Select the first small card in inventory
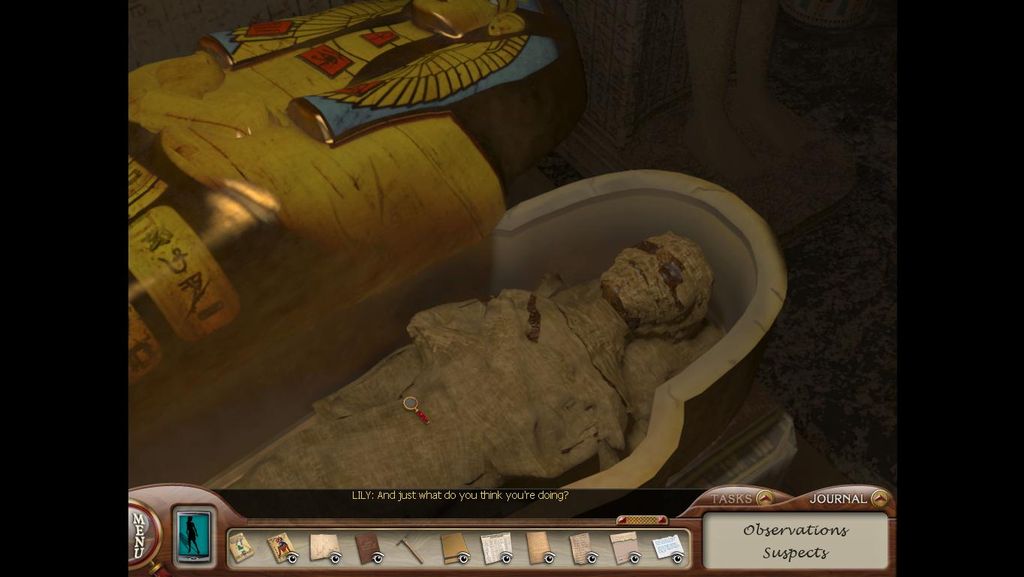Image resolution: width=1024 pixels, height=577 pixels. point(240,547)
